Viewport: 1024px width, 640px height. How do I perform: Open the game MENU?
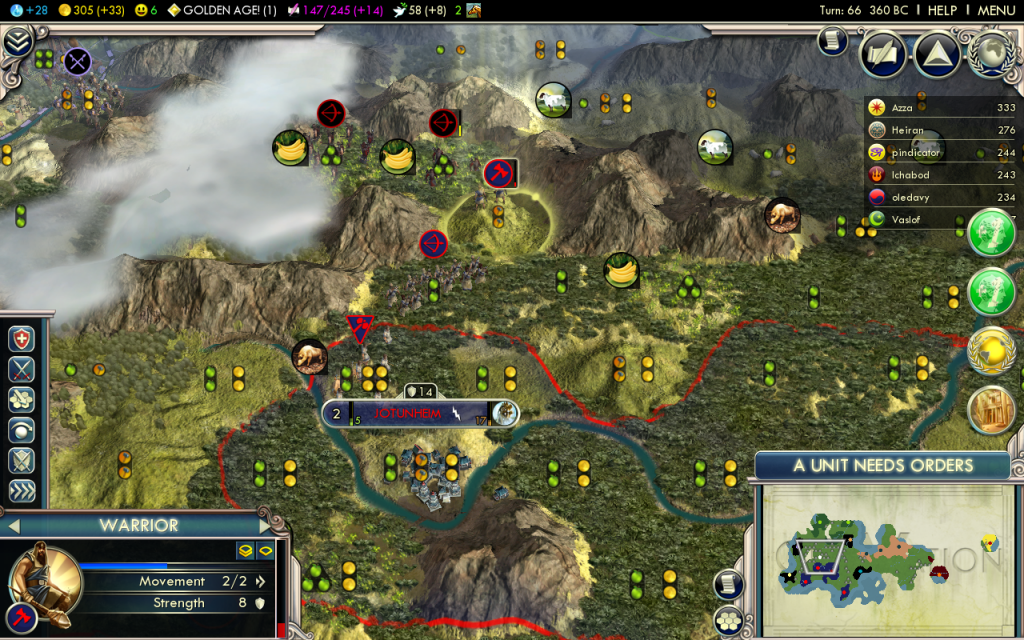click(x=996, y=10)
